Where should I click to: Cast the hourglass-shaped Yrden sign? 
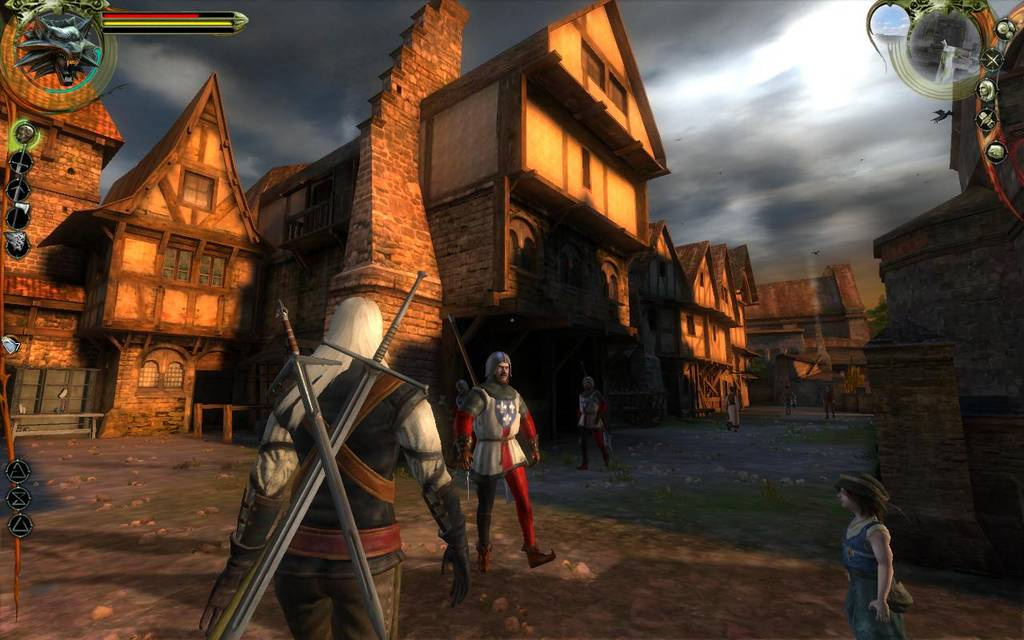pos(18,497)
